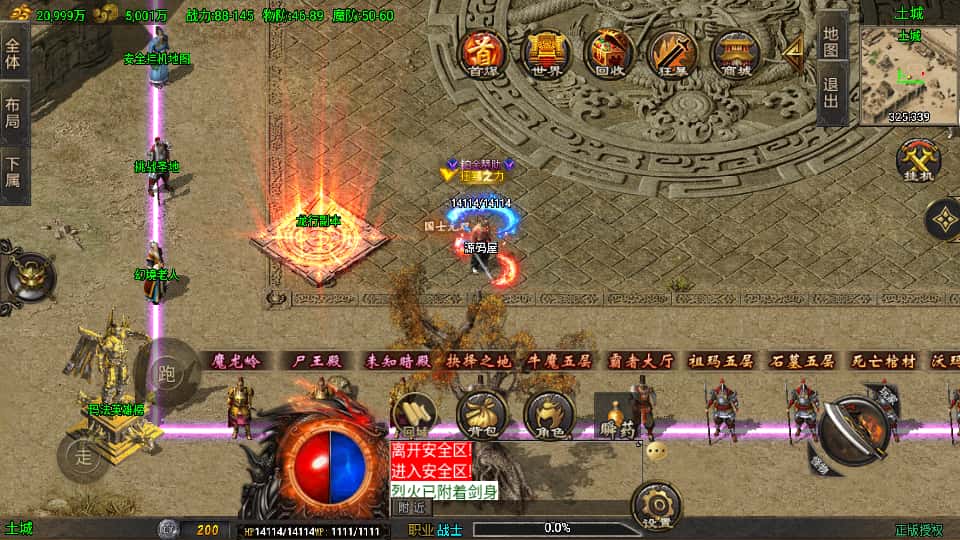This screenshot has height=540, width=960.
Task: Open the 设置 settings gear
Action: point(657,507)
